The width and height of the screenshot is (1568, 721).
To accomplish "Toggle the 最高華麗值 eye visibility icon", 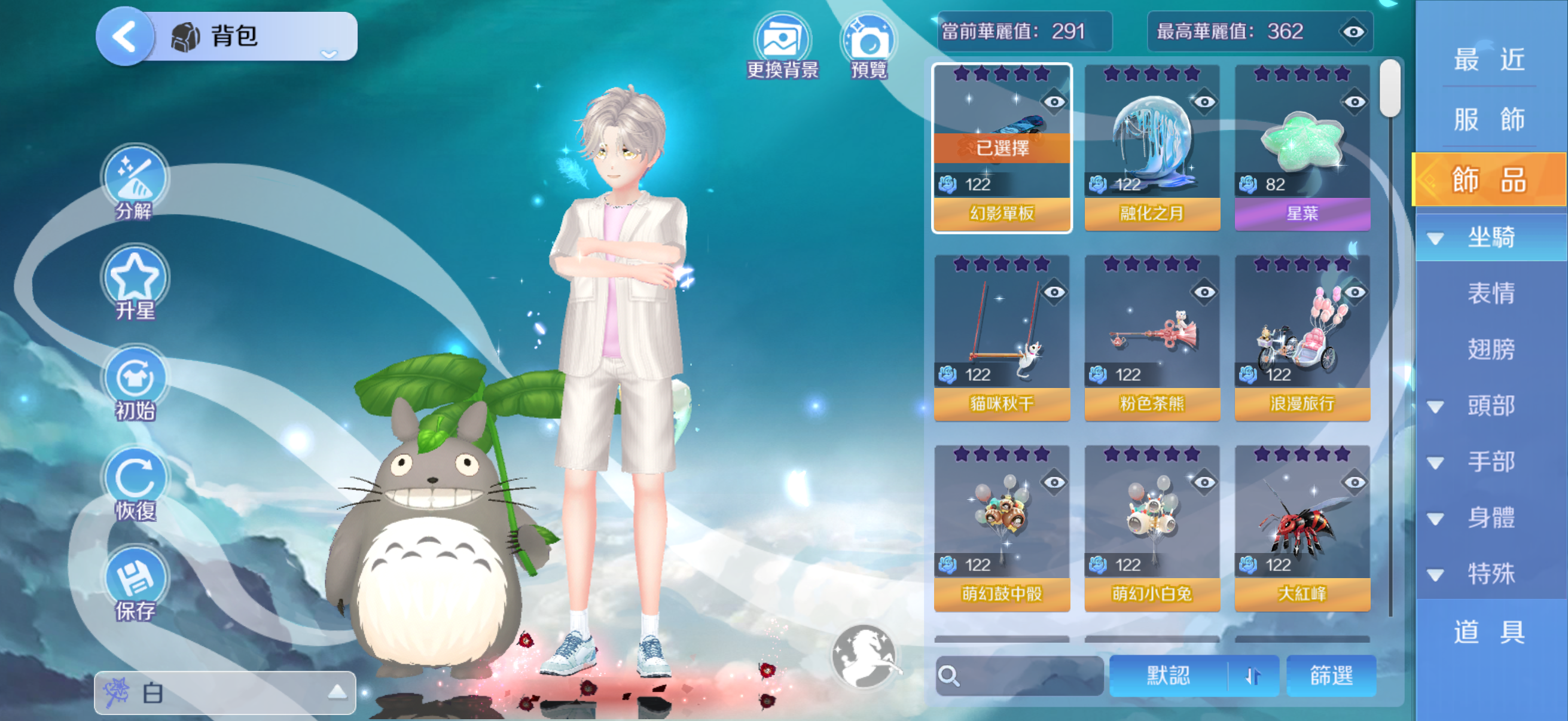I will tap(1353, 32).
